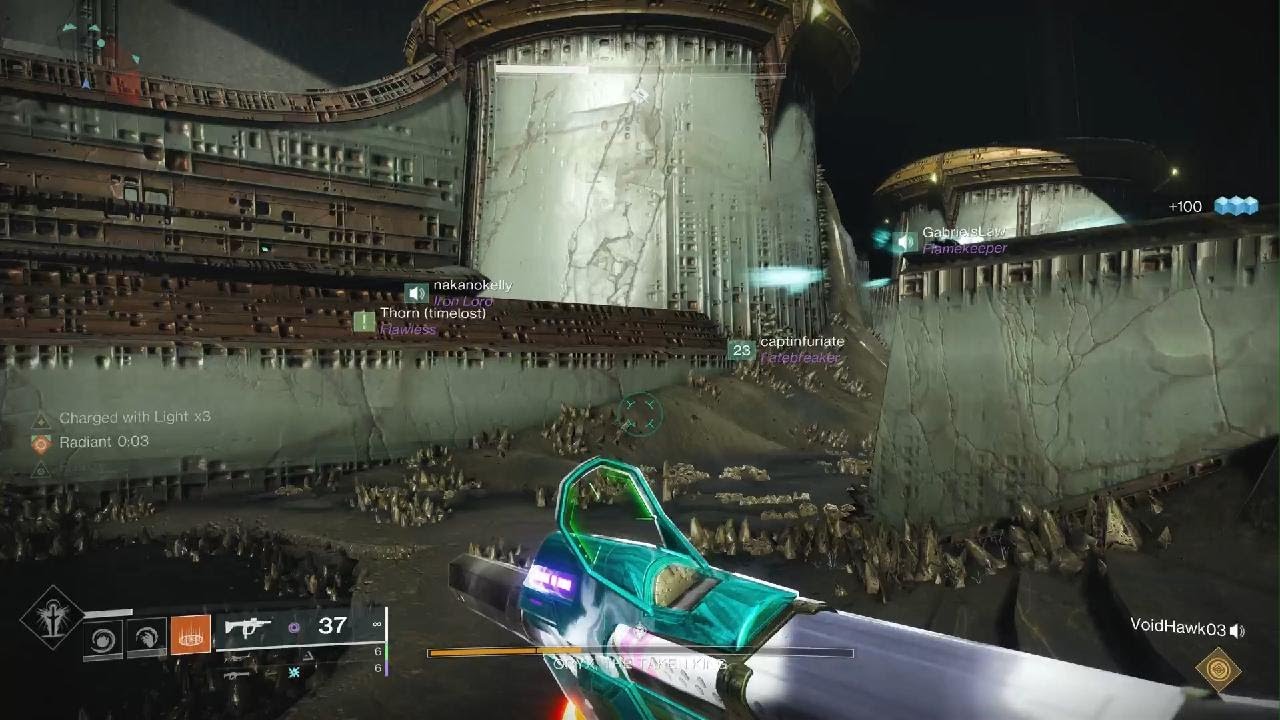
Task: Activate the orange rift class ability
Action: [191, 636]
